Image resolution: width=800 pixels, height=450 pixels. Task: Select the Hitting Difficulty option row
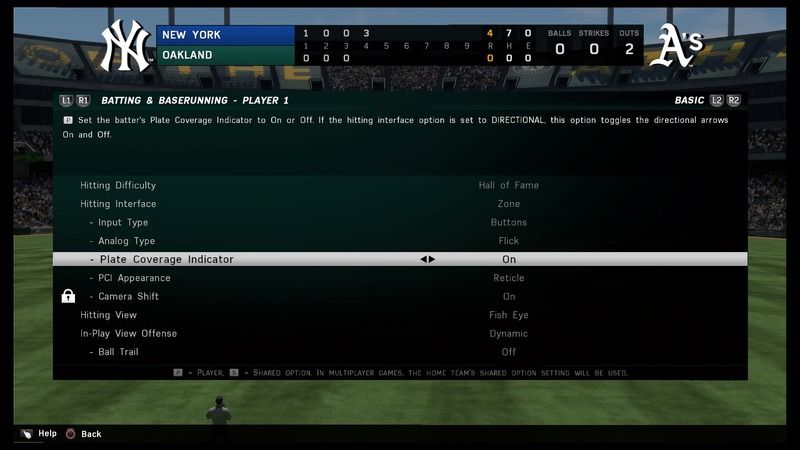118,186
